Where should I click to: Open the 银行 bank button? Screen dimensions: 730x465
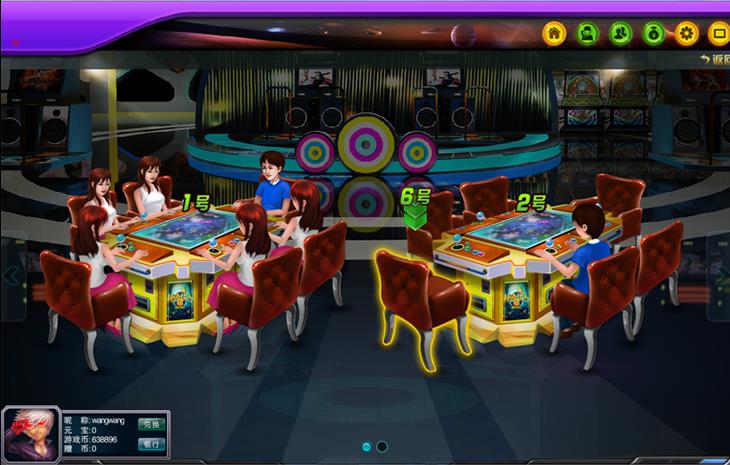pos(149,444)
